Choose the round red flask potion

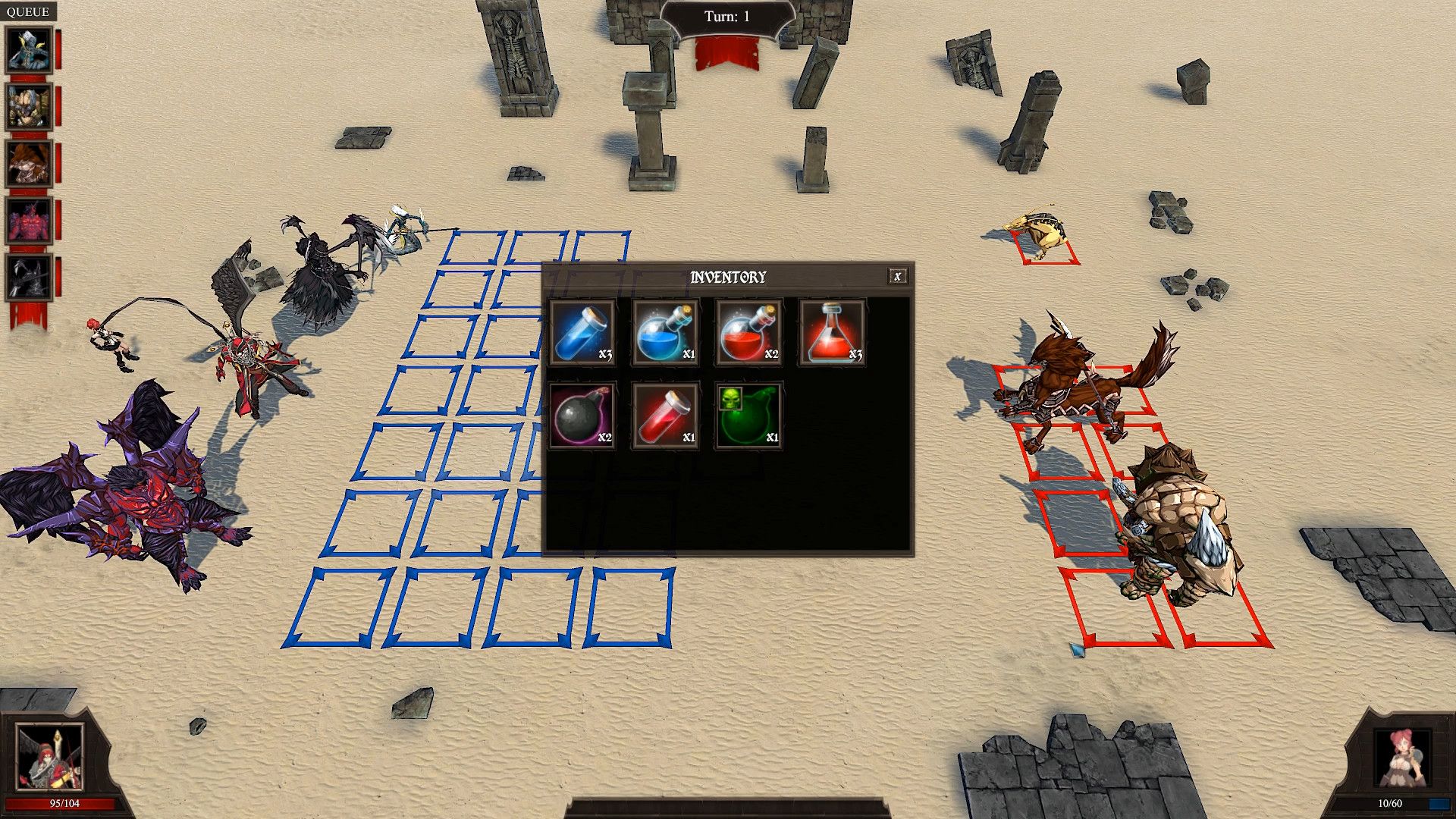coord(748,333)
